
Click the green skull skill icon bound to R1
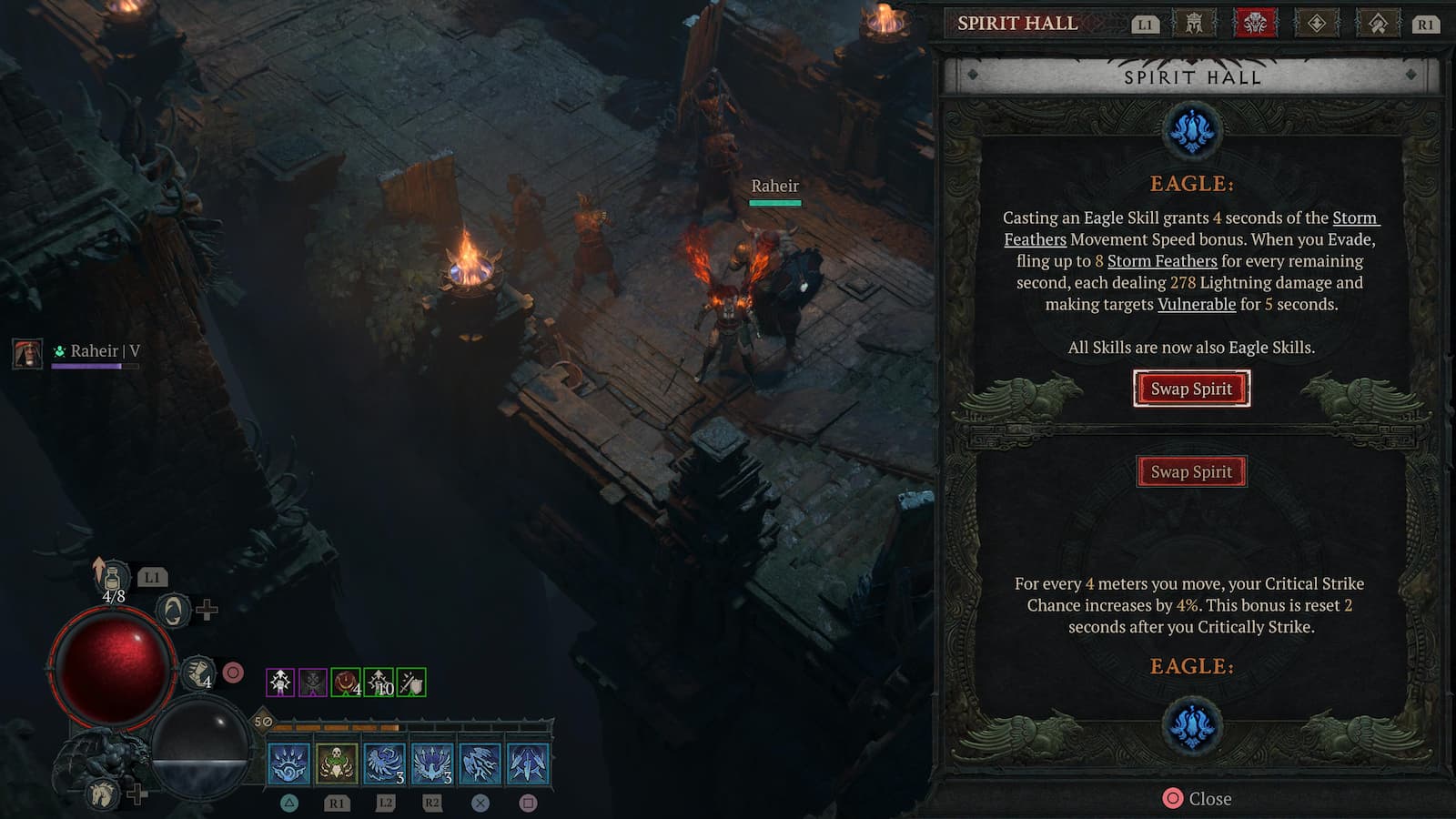[335, 764]
